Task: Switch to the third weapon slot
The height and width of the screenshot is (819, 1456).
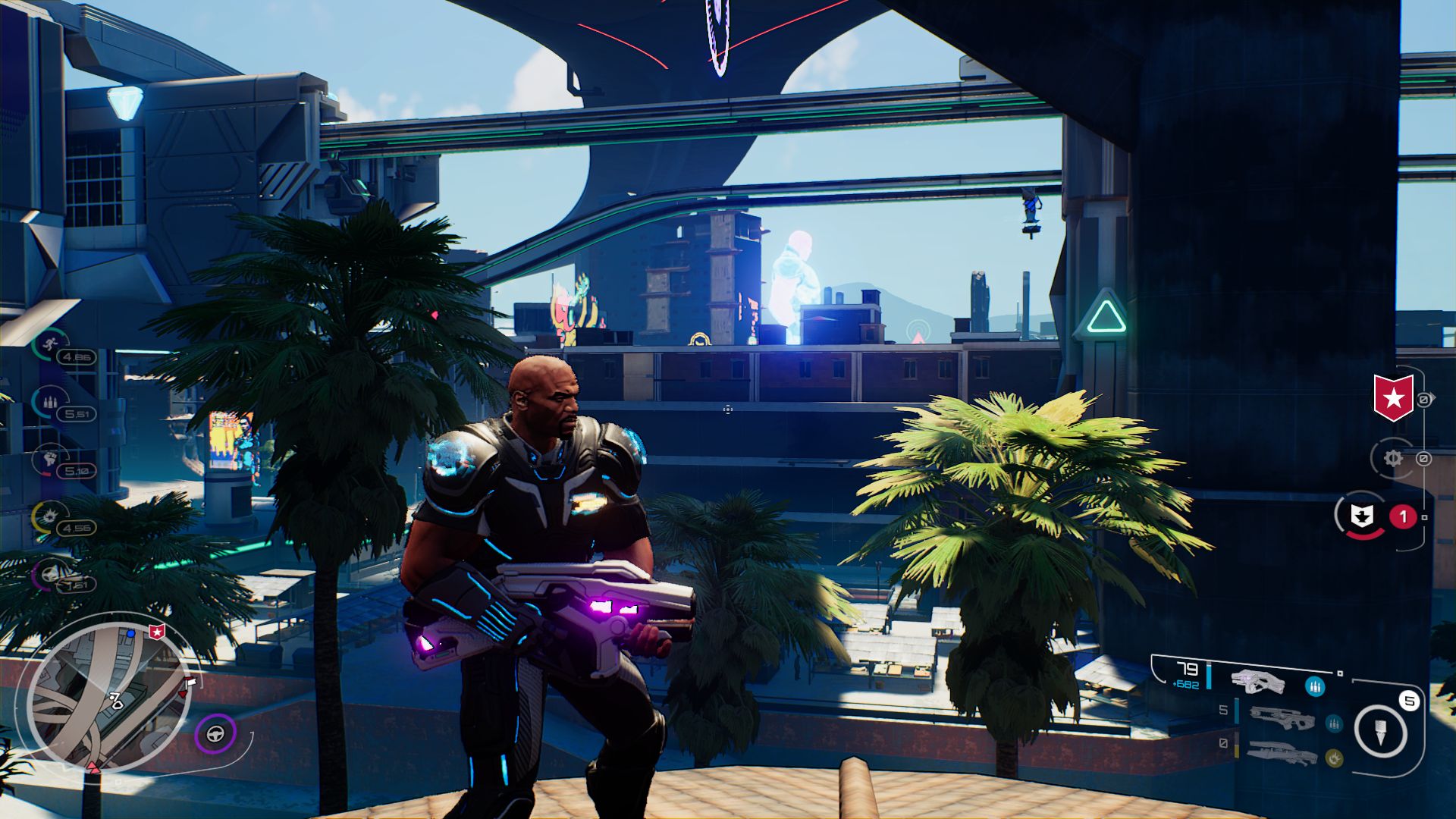Action: pyautogui.click(x=1282, y=751)
